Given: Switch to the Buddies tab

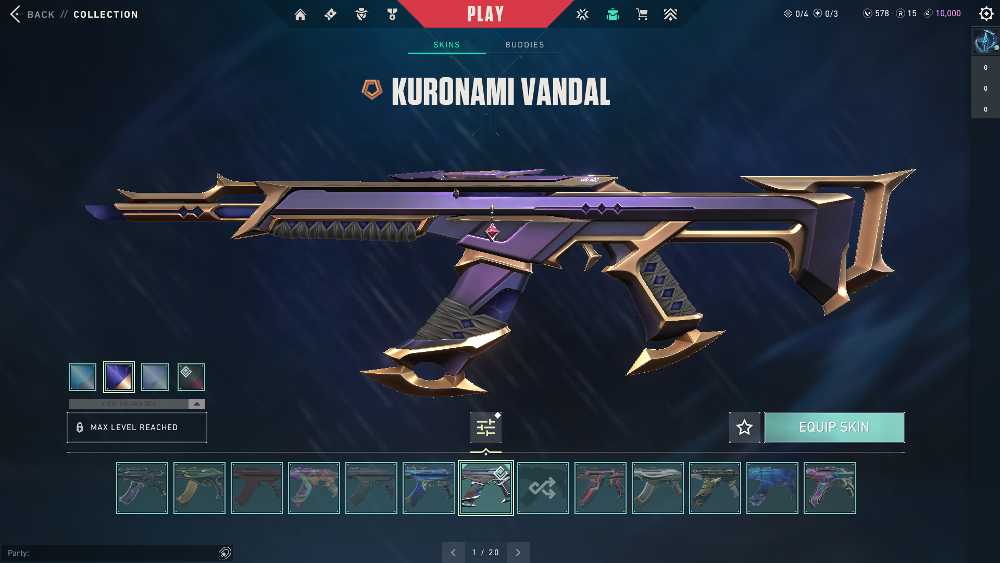Looking at the screenshot, I should [525, 45].
